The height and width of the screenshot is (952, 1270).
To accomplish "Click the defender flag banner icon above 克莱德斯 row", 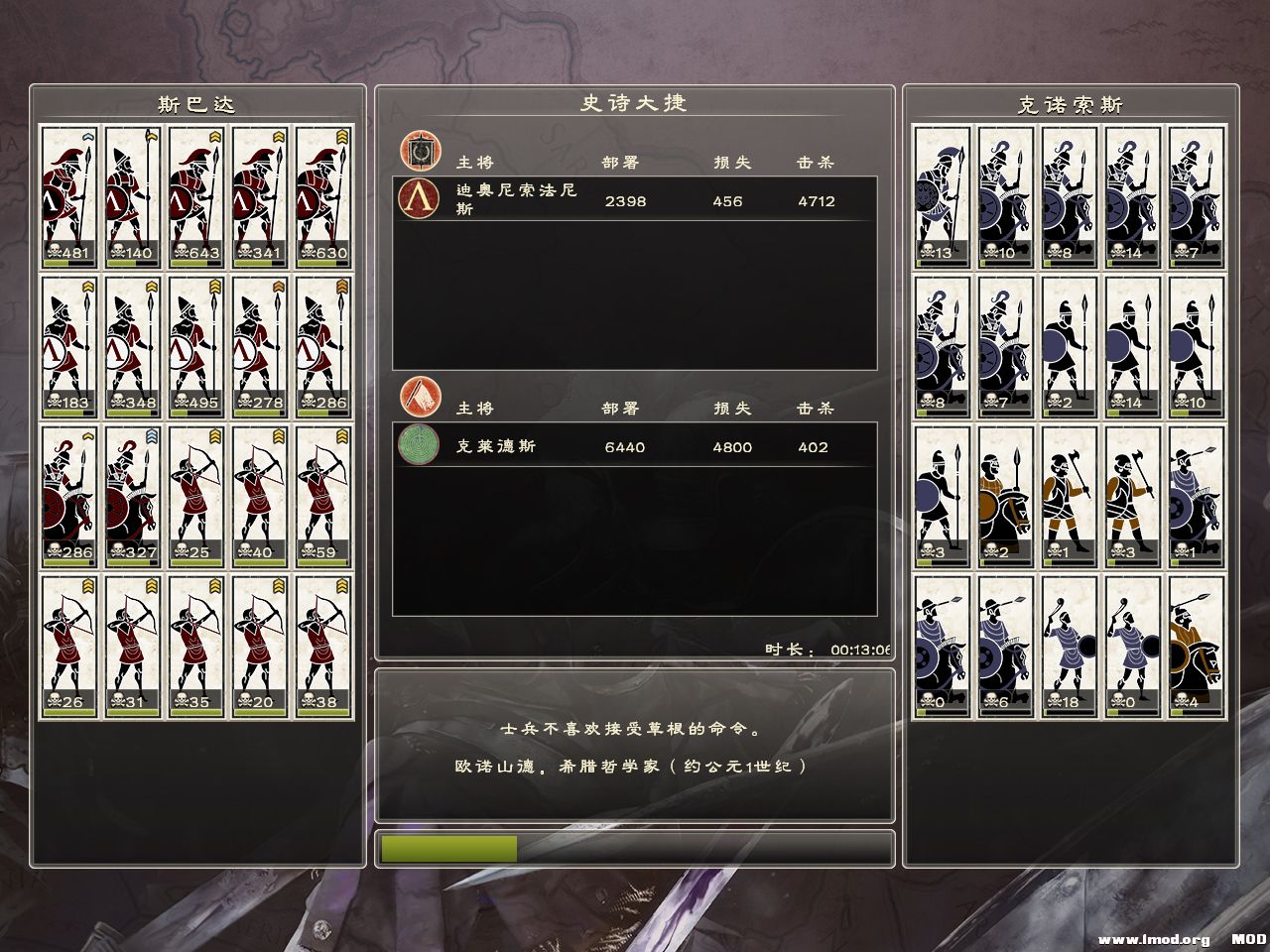I will [421, 397].
